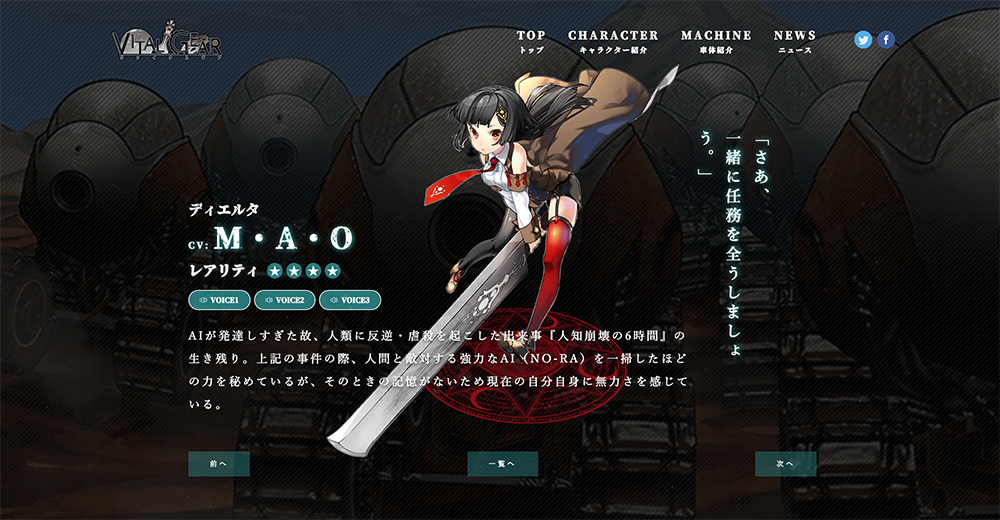Go to the CHARACTER page
This screenshot has width=1000, height=520.
click(613, 40)
